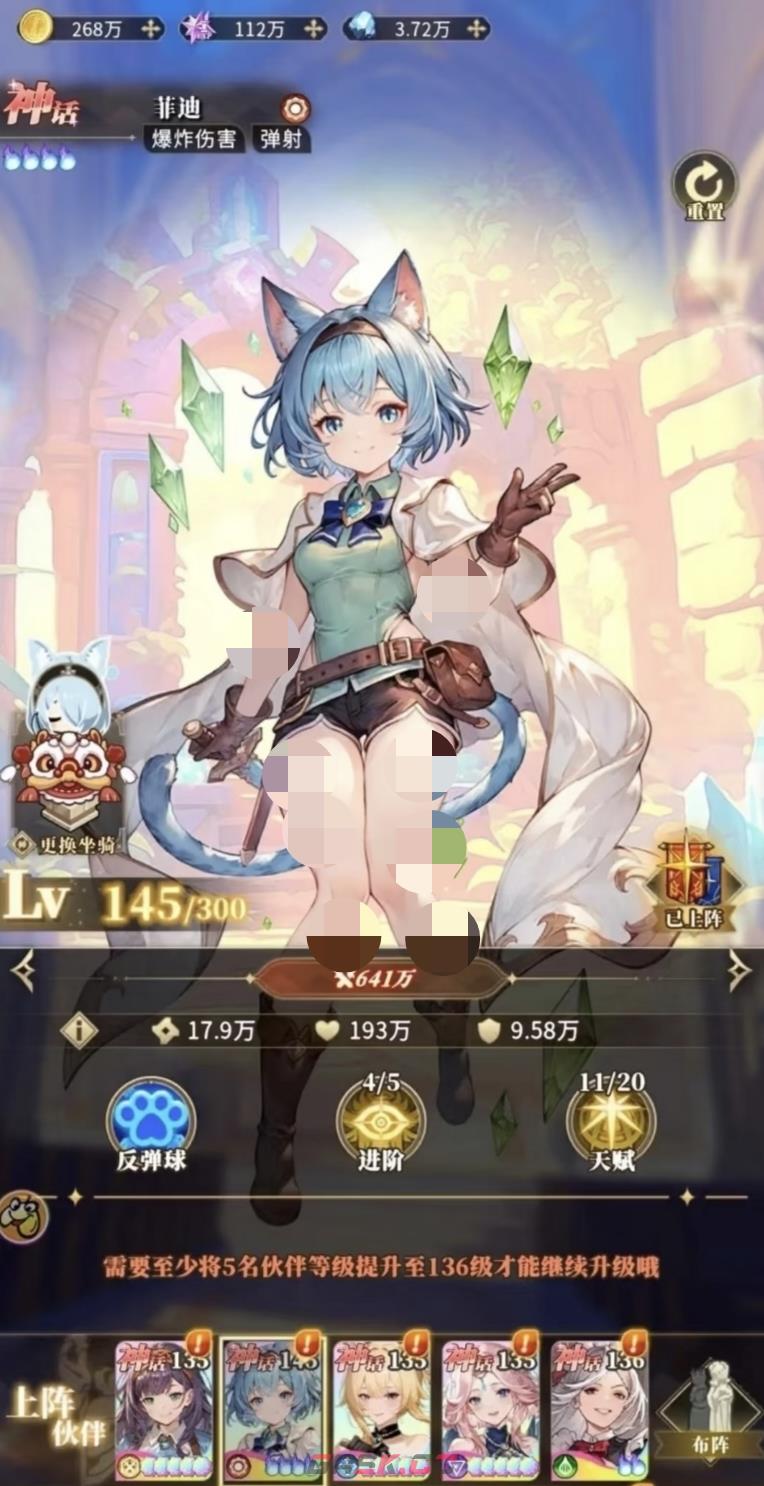
Task: Add more gold coins with the plus button
Action: tap(151, 29)
